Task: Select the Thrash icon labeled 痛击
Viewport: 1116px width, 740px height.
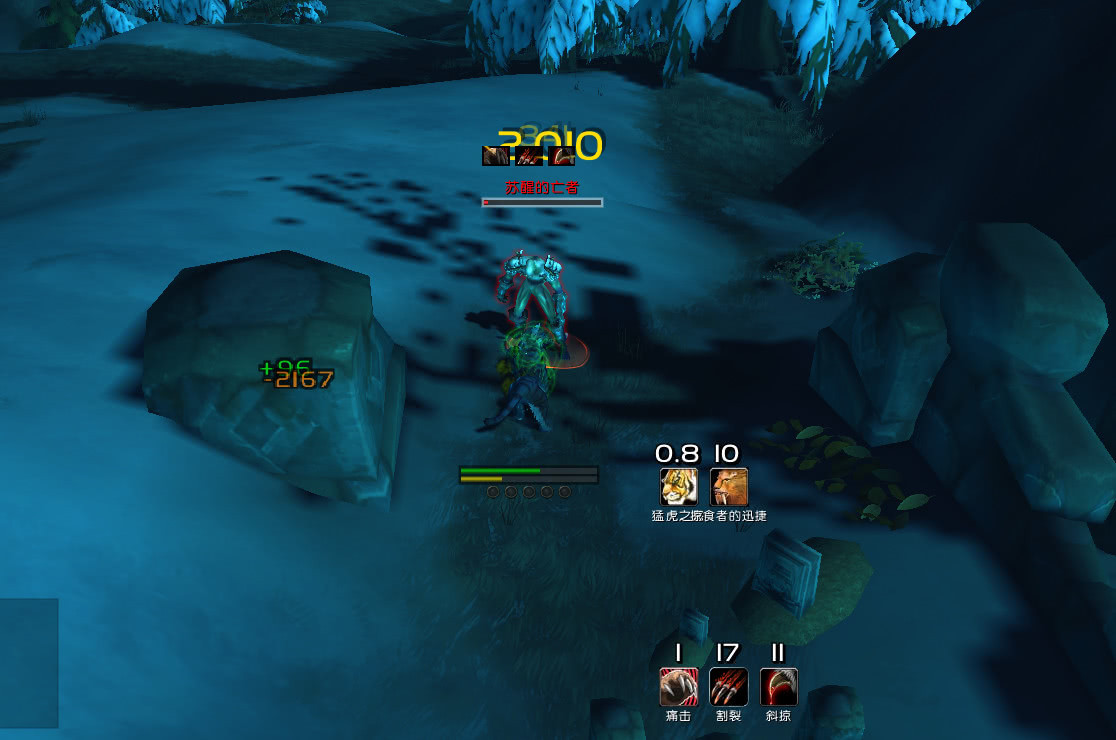Action: 679,687
